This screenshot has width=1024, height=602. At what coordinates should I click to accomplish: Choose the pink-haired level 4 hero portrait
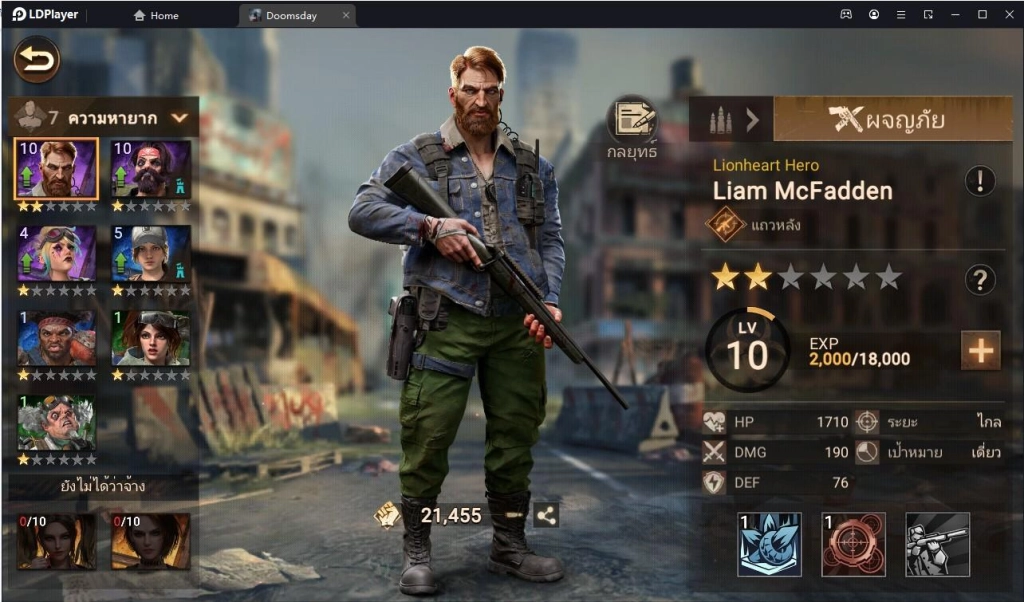(57, 253)
